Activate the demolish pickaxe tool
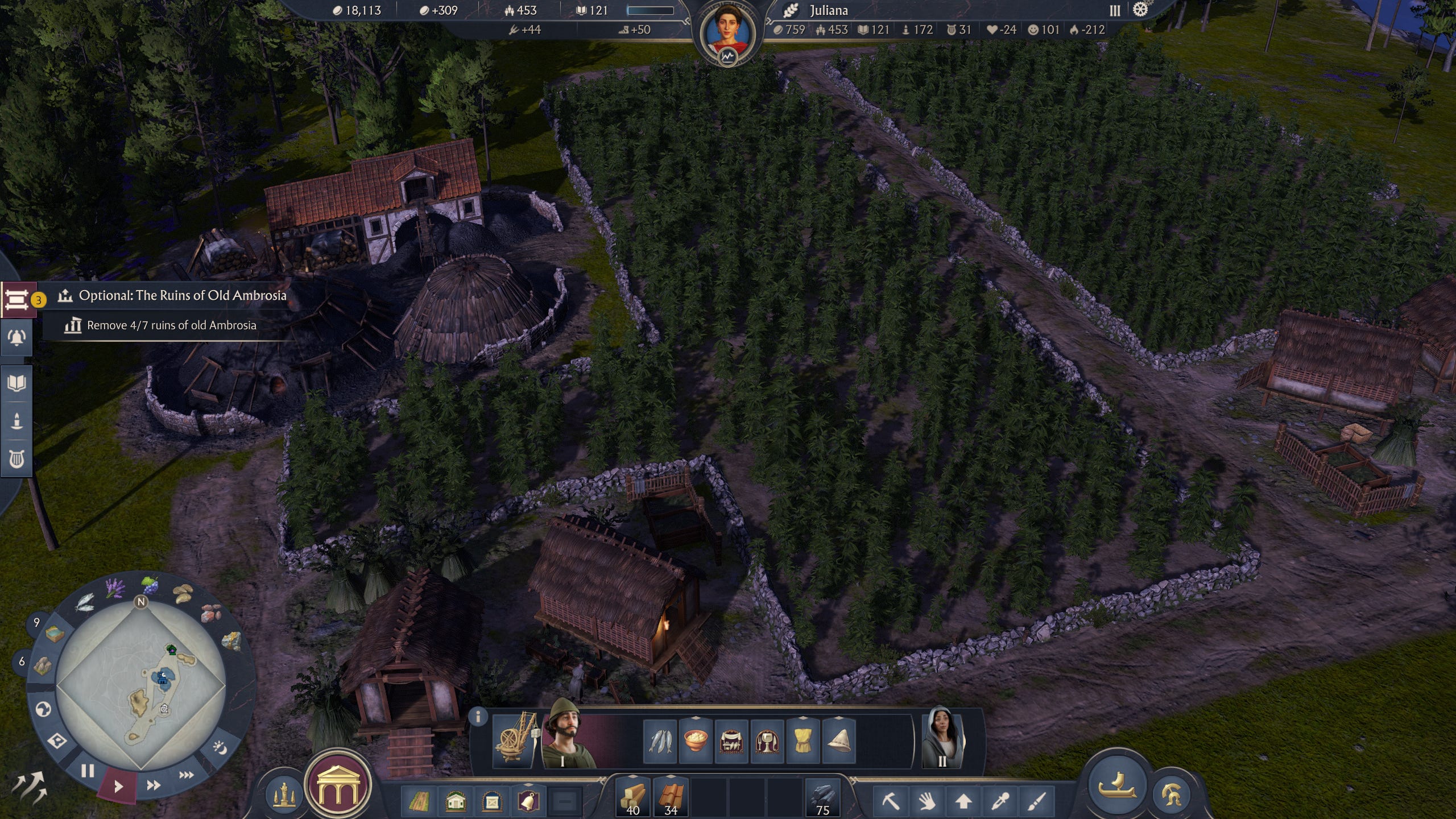Viewport: 1456px width, 819px height. (x=891, y=802)
